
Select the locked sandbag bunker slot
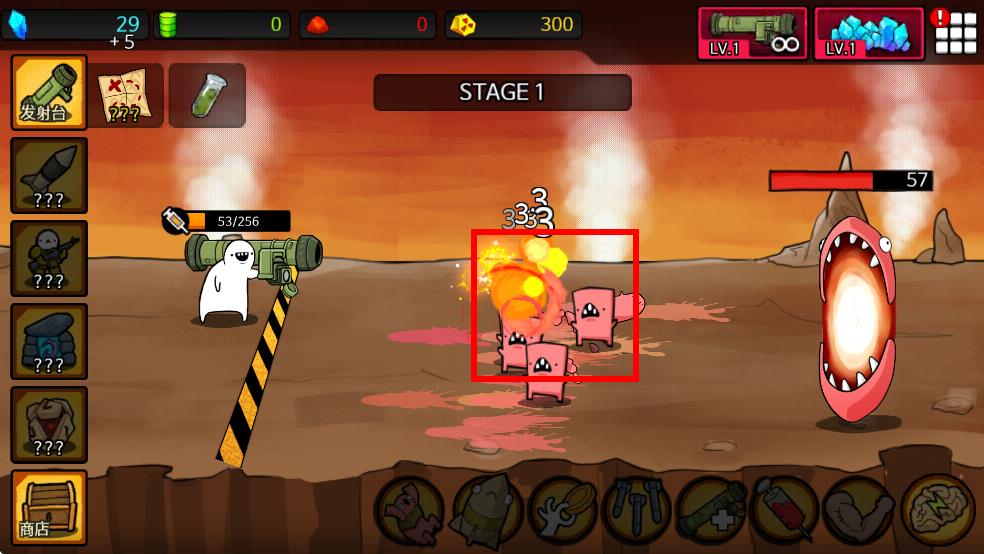point(48,341)
